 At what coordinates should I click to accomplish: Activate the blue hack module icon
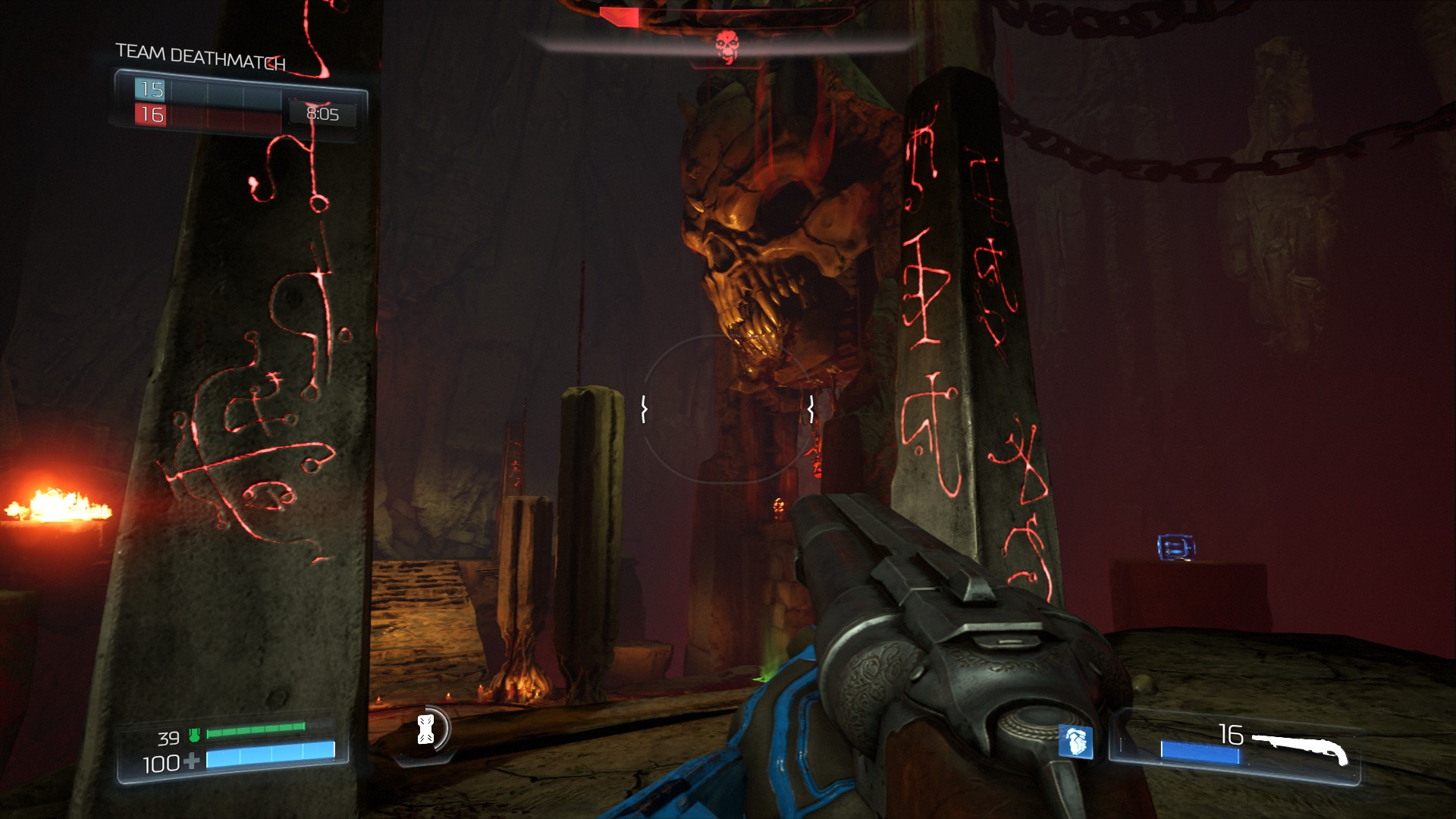1075,742
